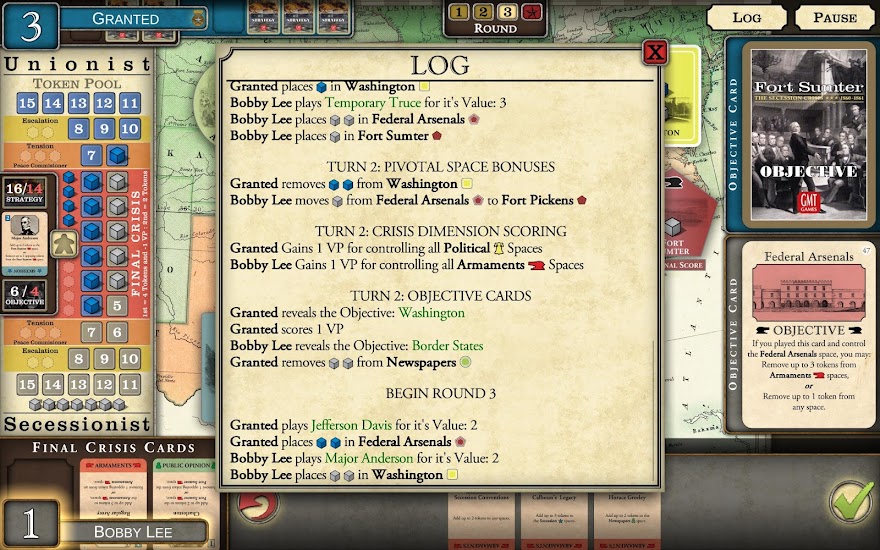This screenshot has width=880, height=550.
Task: View the Fort Sumter objective card
Action: tap(807, 134)
